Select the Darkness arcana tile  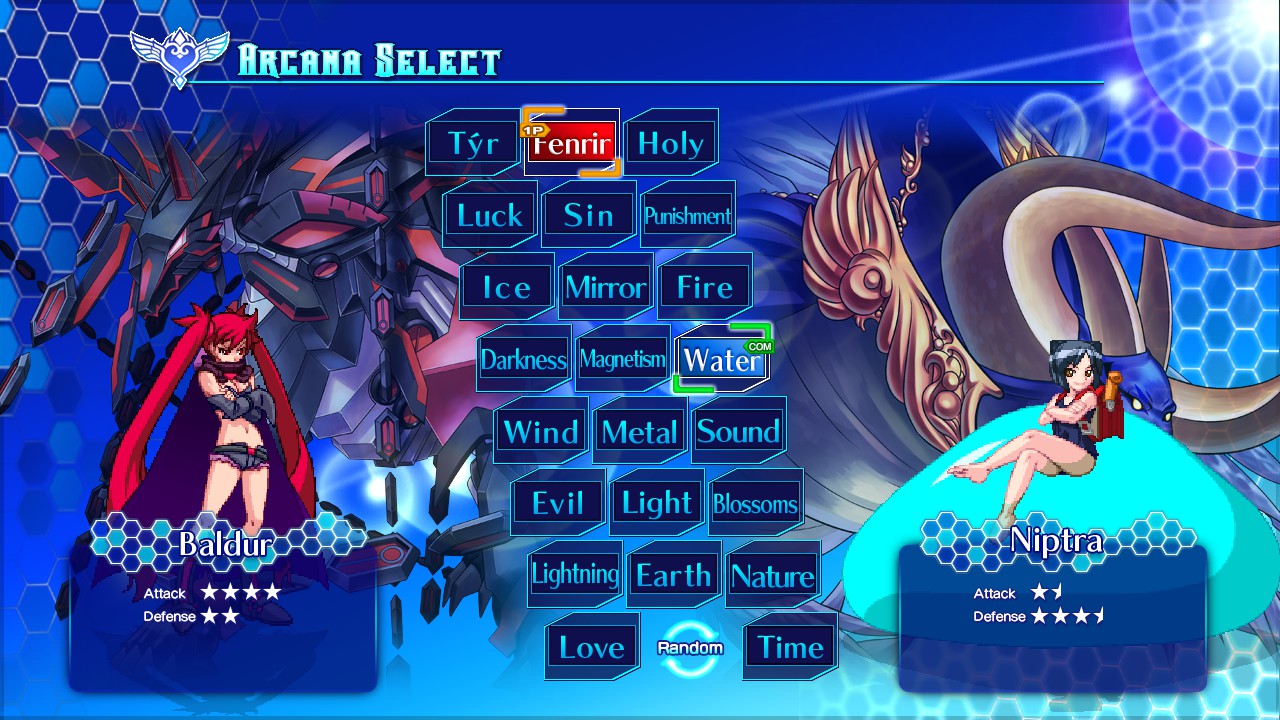(x=524, y=359)
